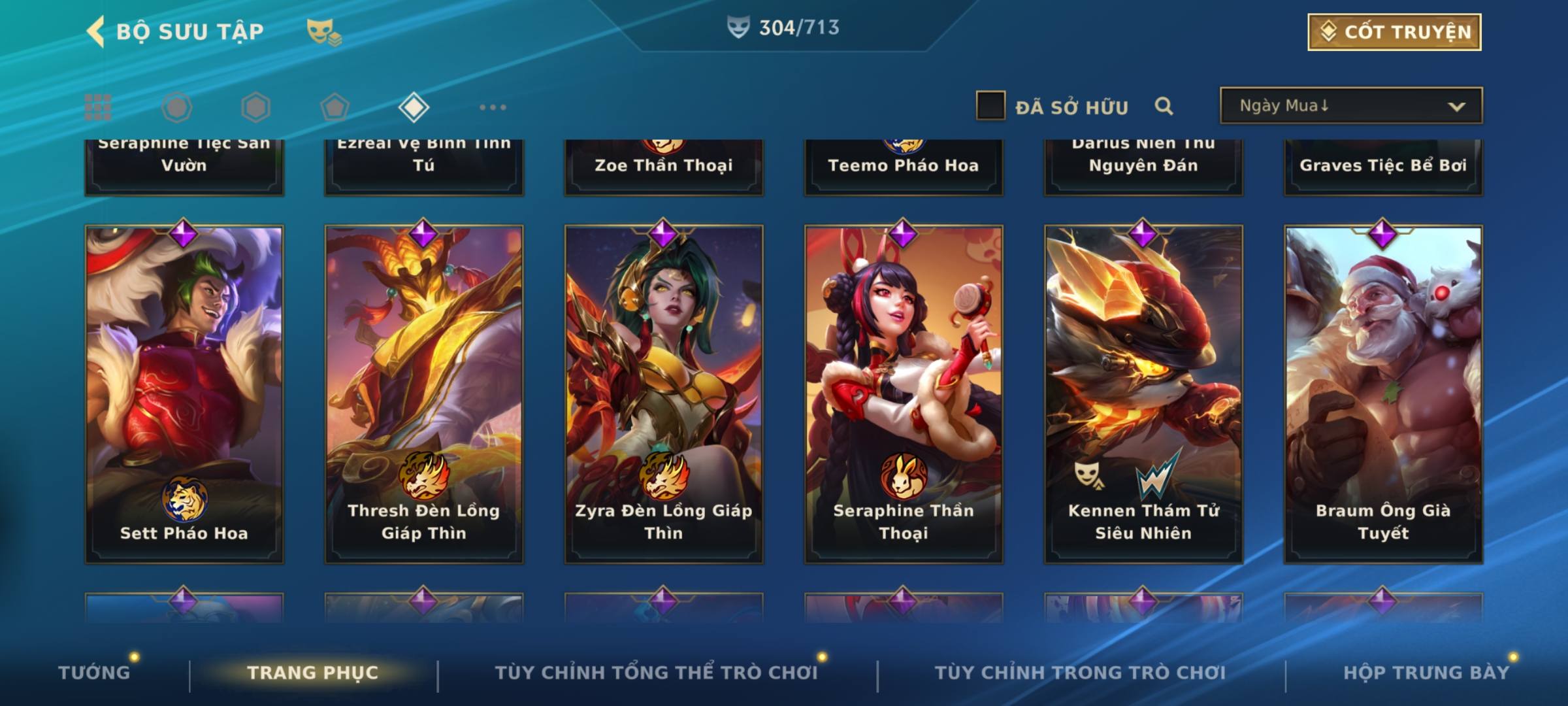
Task: Choose Thresh Đèn Lồng Giáp Thìn skin
Action: [424, 394]
